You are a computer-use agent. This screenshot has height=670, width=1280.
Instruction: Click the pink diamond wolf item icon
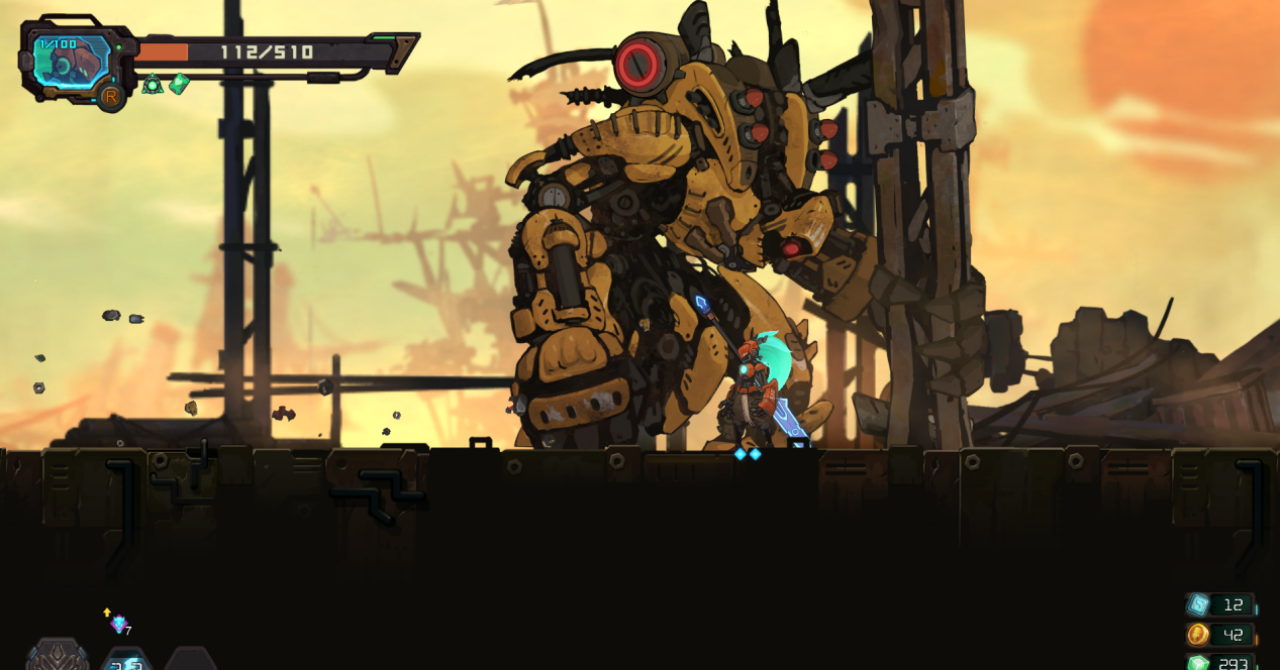[119, 624]
